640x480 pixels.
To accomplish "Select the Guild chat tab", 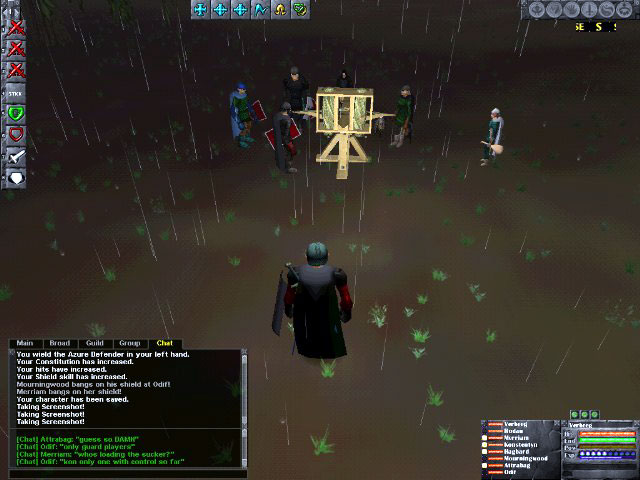I will (95, 343).
